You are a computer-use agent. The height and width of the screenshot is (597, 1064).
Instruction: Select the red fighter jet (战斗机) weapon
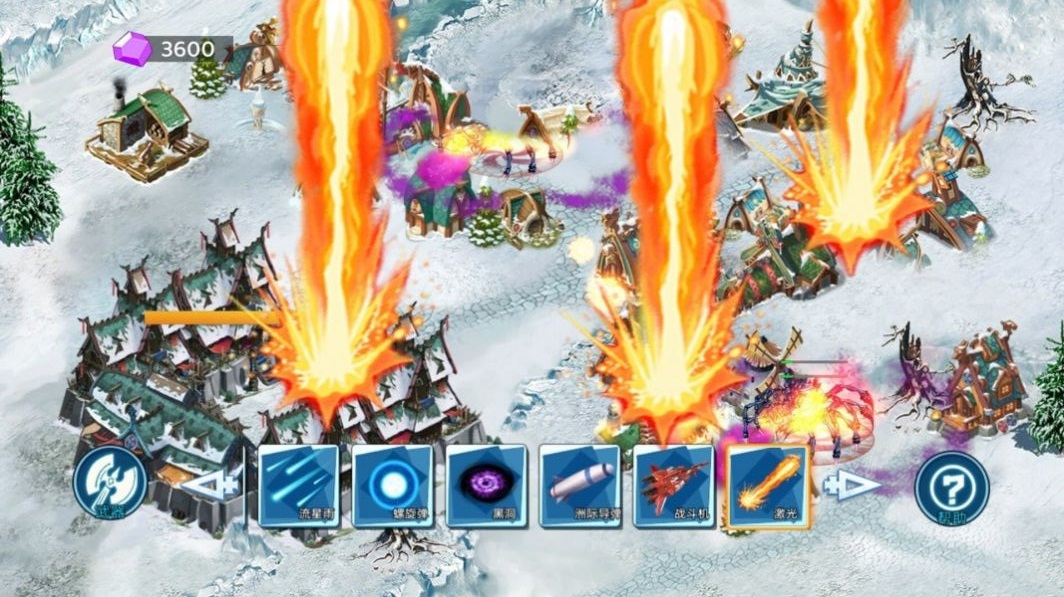click(x=673, y=485)
